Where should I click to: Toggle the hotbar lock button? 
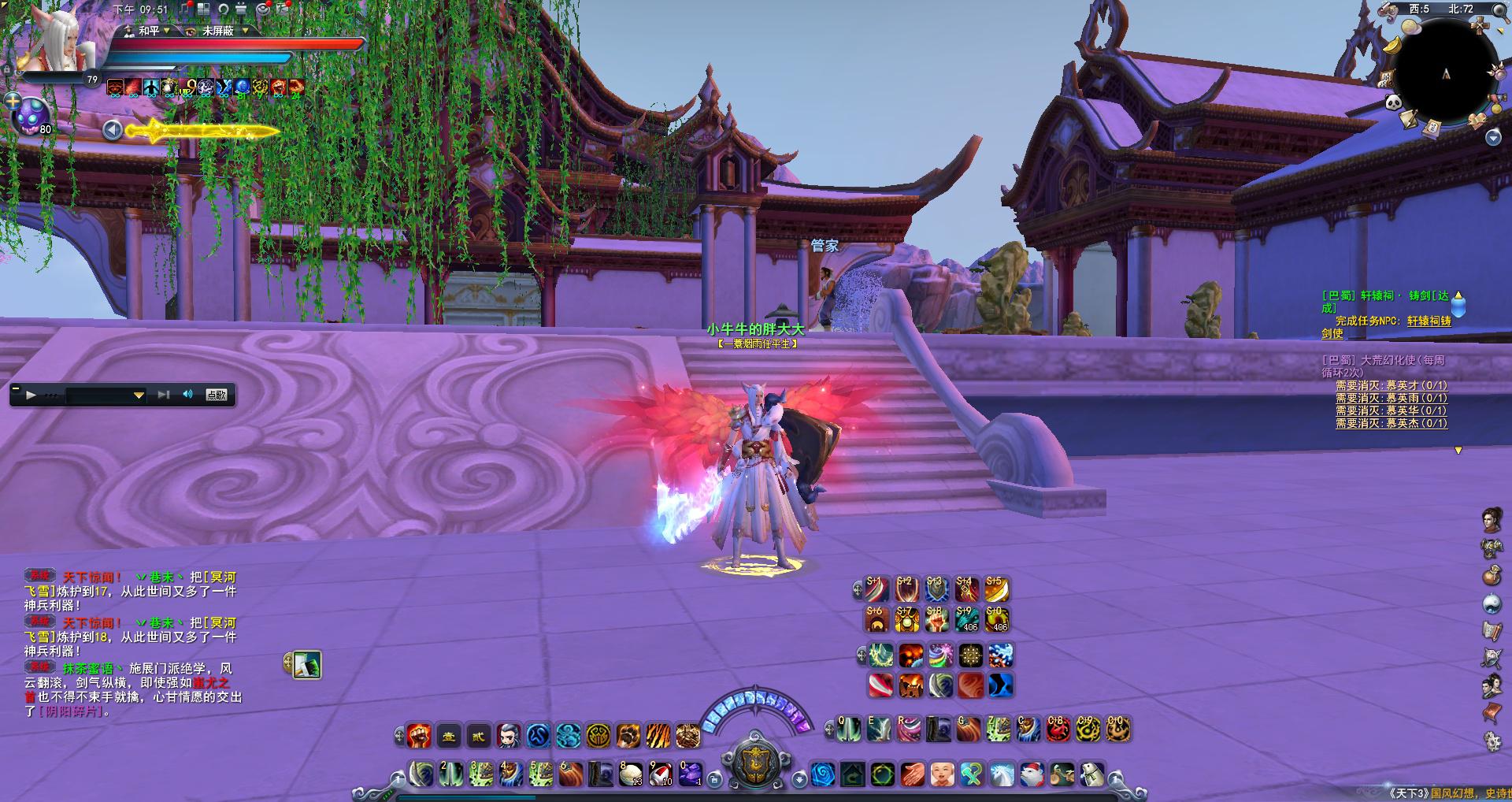coord(714,779)
